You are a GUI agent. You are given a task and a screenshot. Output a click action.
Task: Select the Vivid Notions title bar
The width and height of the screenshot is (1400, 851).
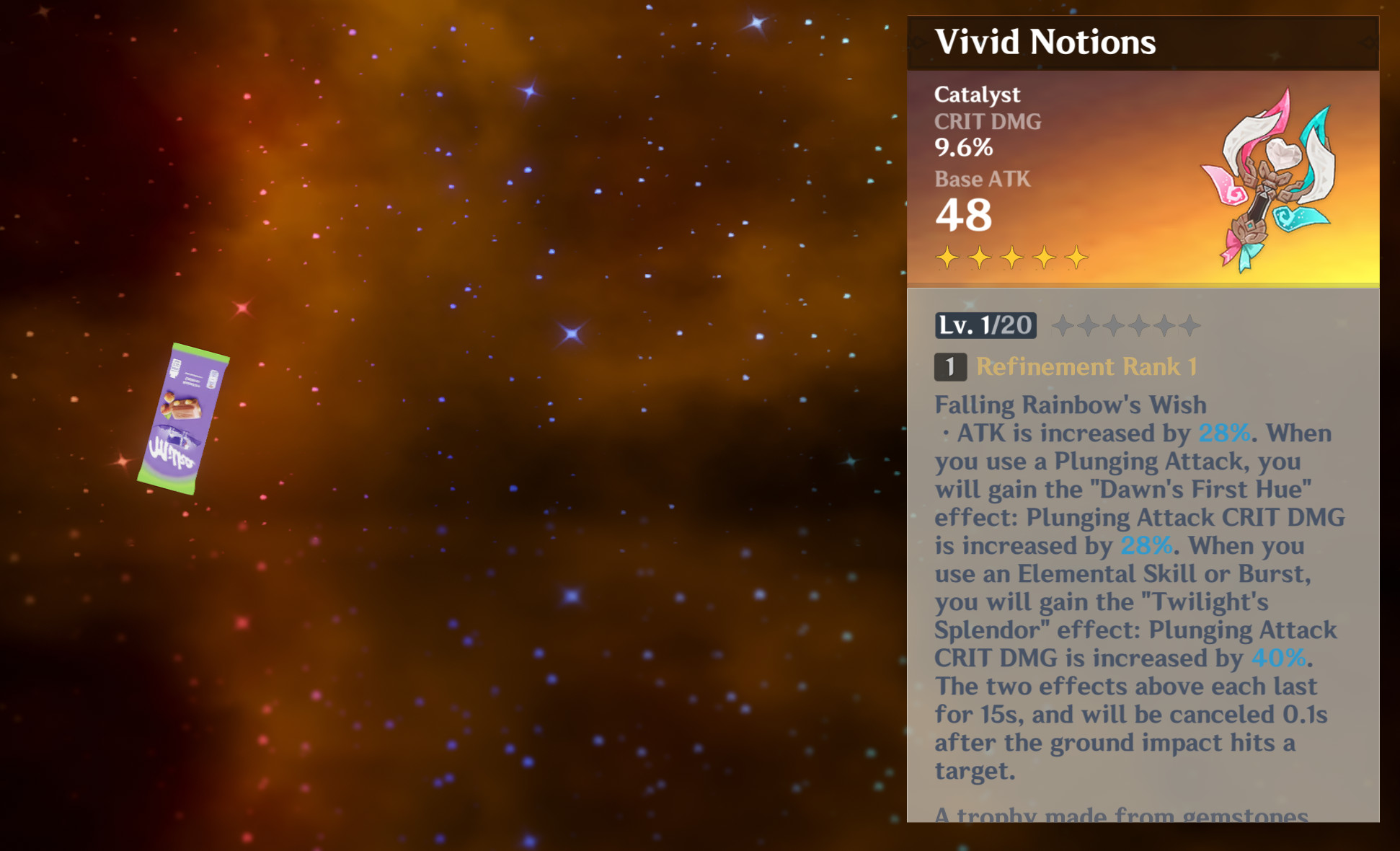(1046, 42)
